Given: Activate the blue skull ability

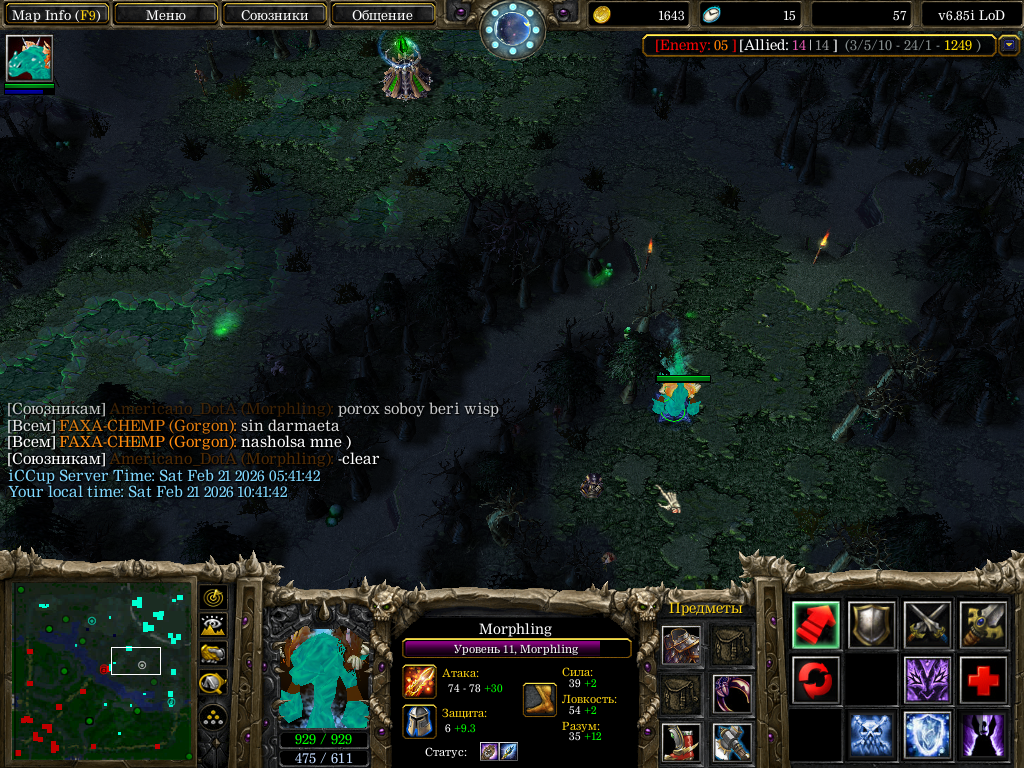Looking at the screenshot, I should click(872, 735).
